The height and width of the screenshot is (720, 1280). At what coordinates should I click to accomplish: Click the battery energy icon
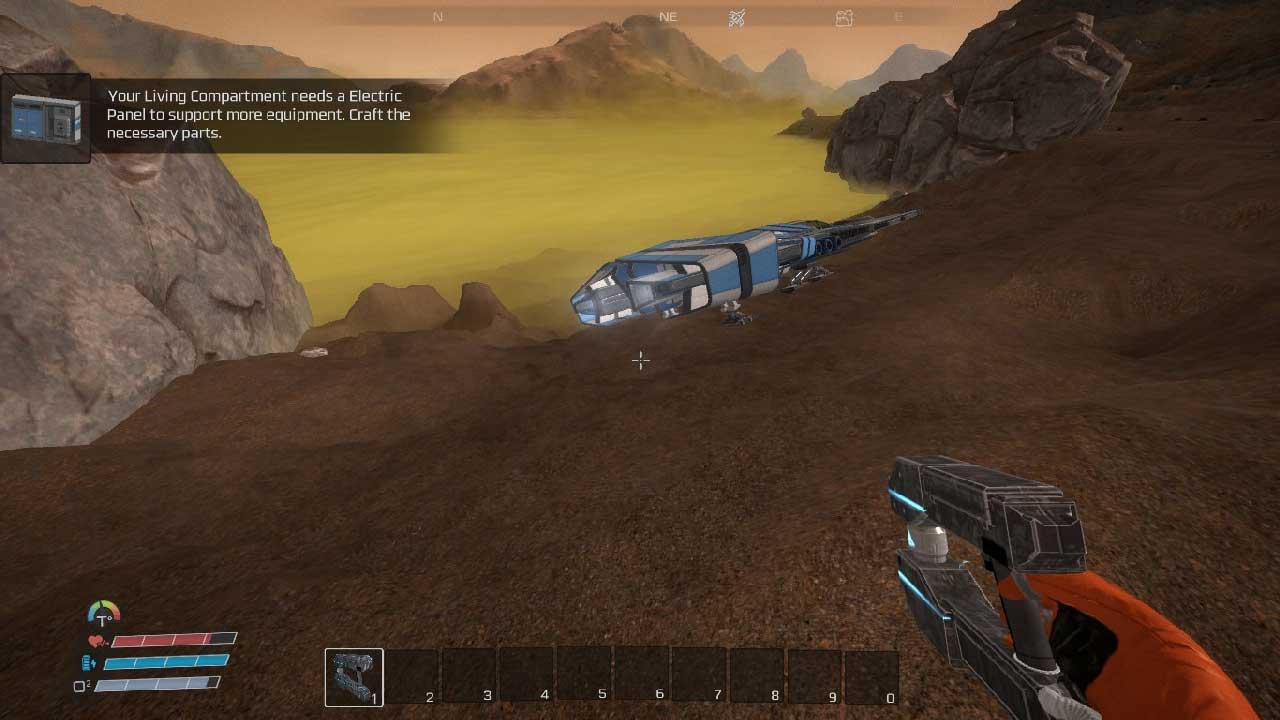(90, 662)
